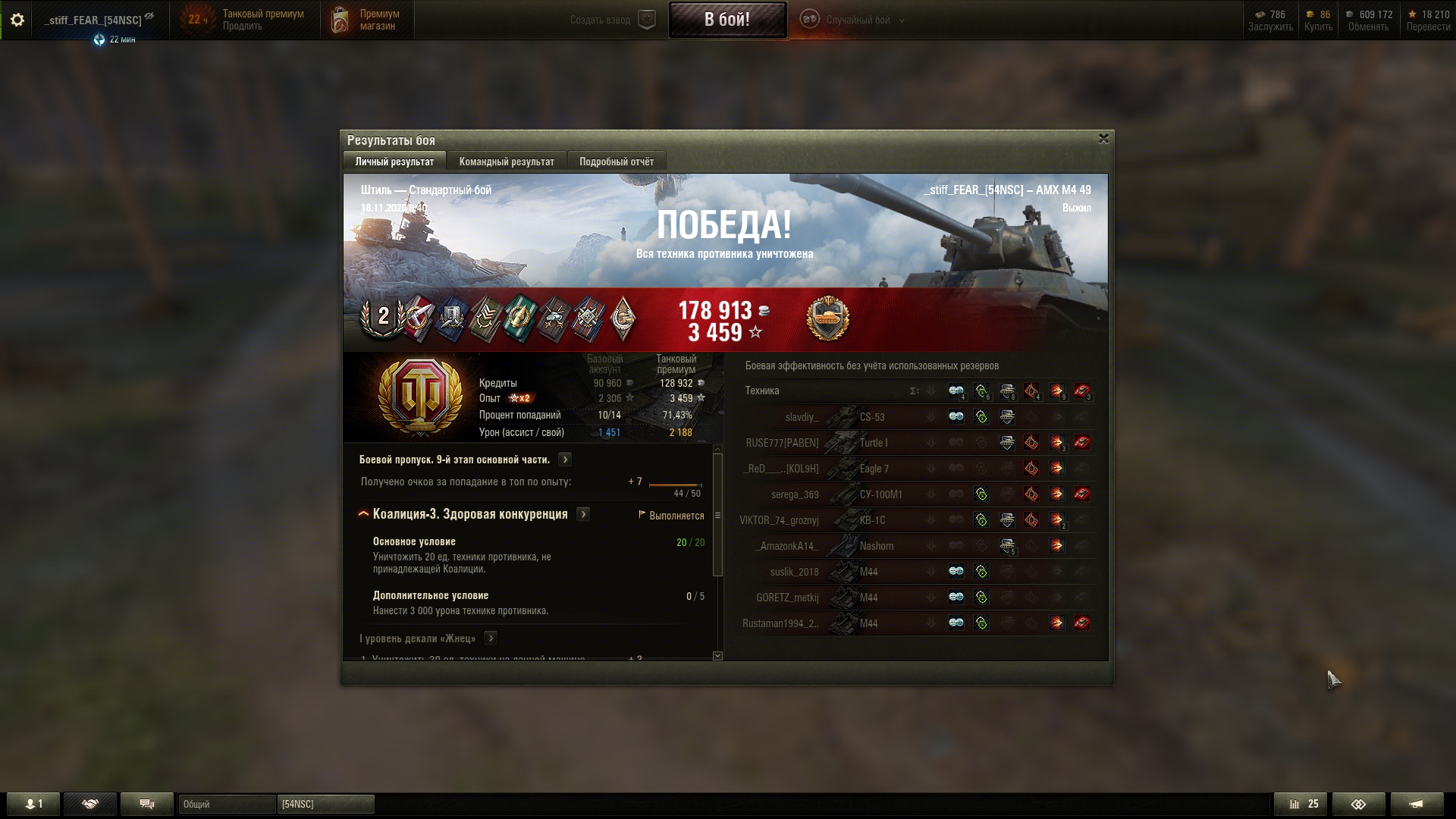Click the Общий chat channel tab
Image resolution: width=1456 pixels, height=819 pixels.
point(226,804)
